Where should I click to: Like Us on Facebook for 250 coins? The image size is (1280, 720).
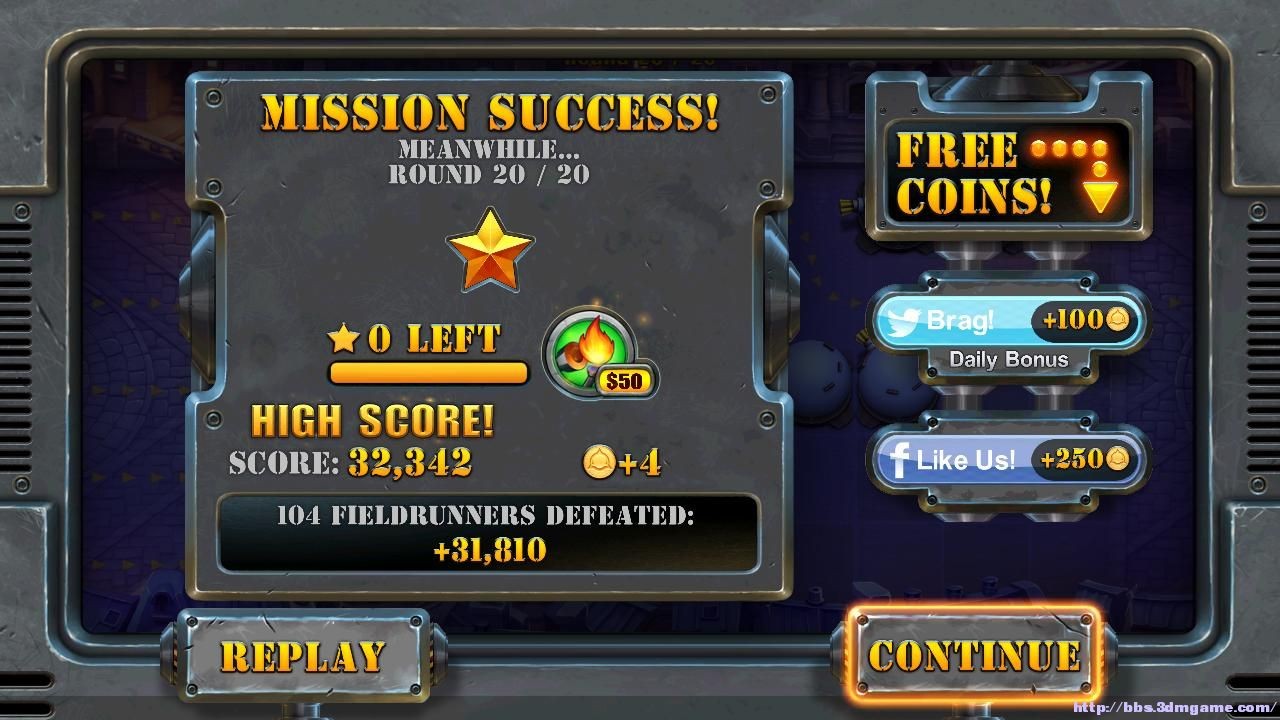1007,460
